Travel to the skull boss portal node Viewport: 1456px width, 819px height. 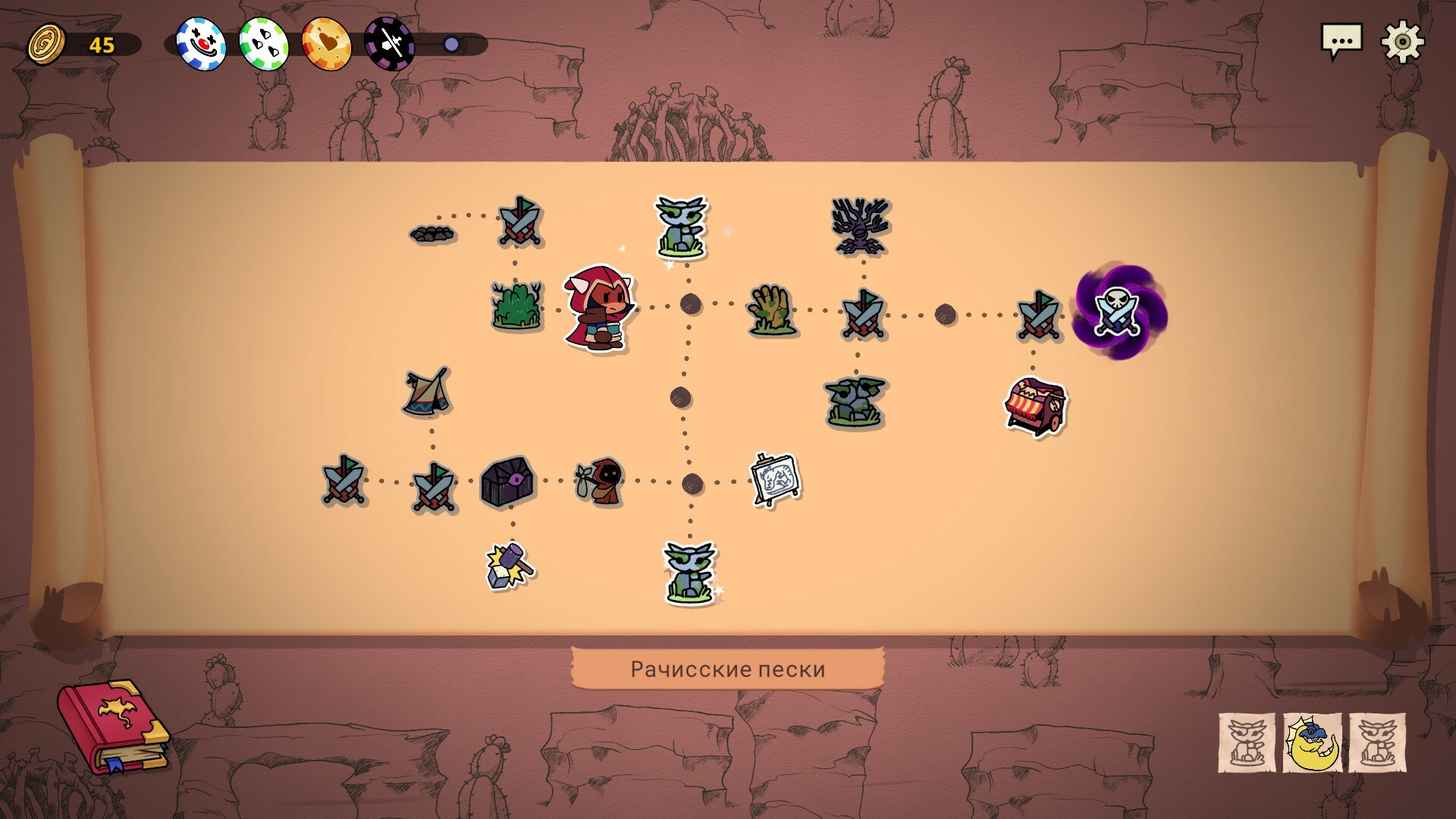coord(1119,312)
